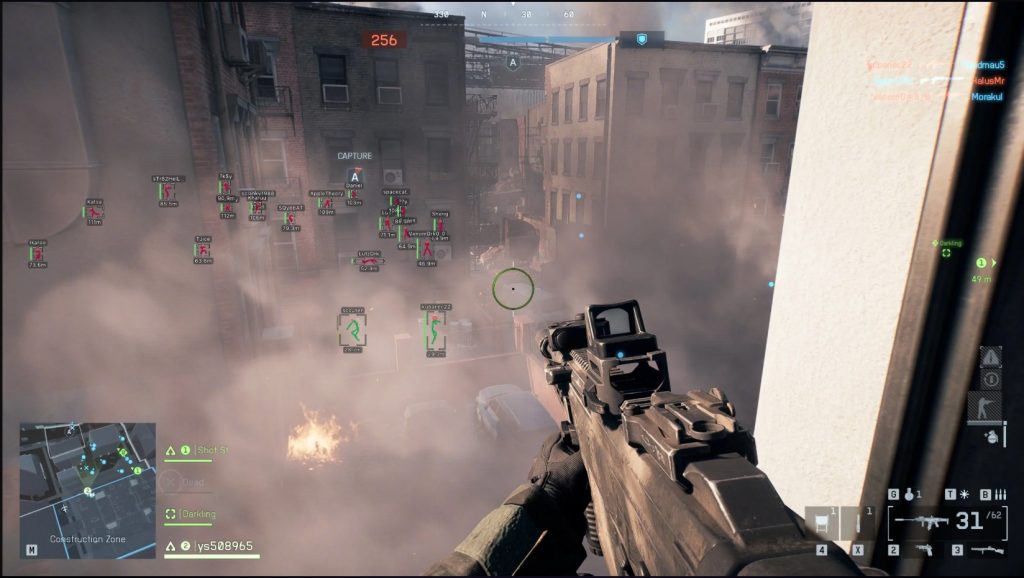This screenshot has width=1024, height=578.
Task: Switch to the launcher weapon in slot 3
Action: pyautogui.click(x=985, y=550)
